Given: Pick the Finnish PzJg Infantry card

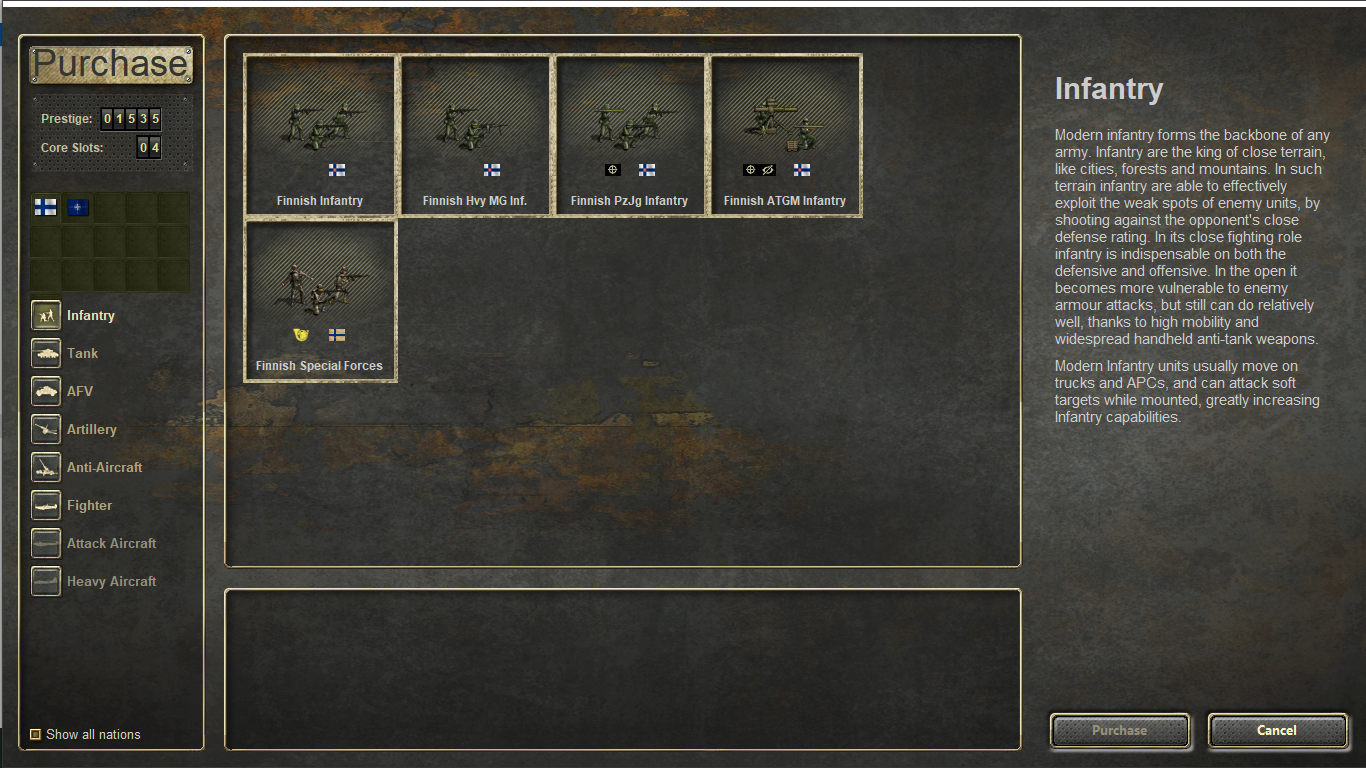Looking at the screenshot, I should point(630,135).
